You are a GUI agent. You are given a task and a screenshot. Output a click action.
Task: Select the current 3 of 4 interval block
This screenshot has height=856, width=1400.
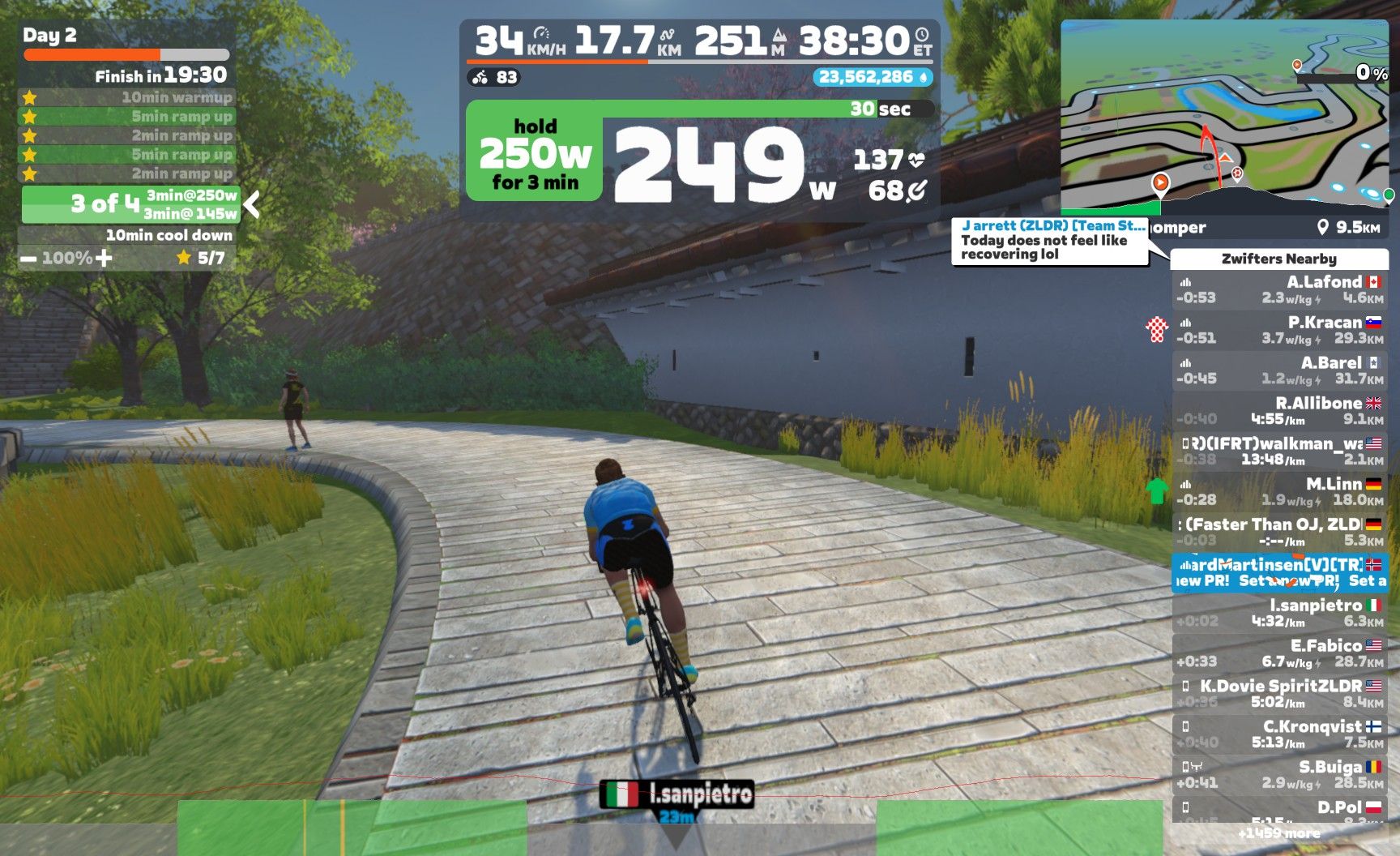[130, 204]
